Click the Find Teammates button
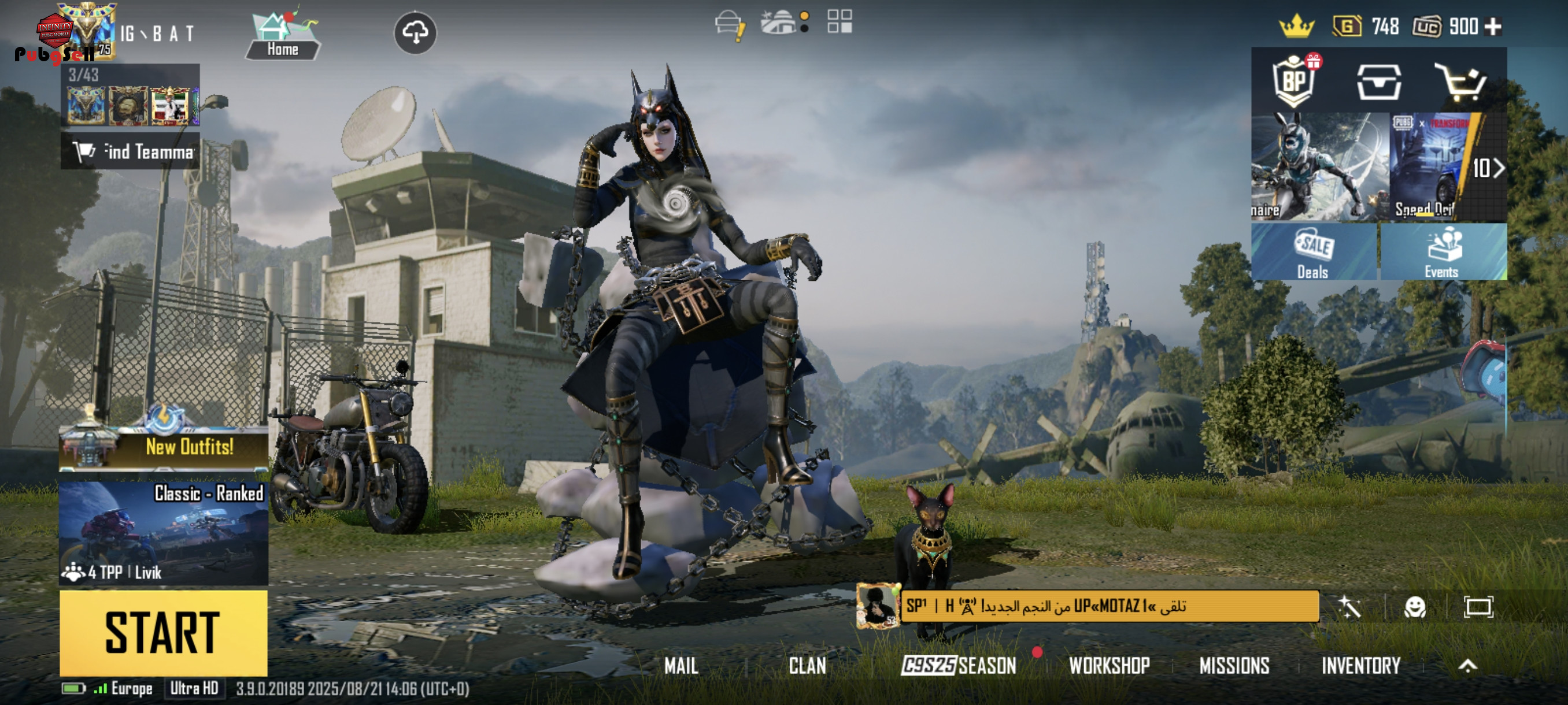 coord(130,151)
